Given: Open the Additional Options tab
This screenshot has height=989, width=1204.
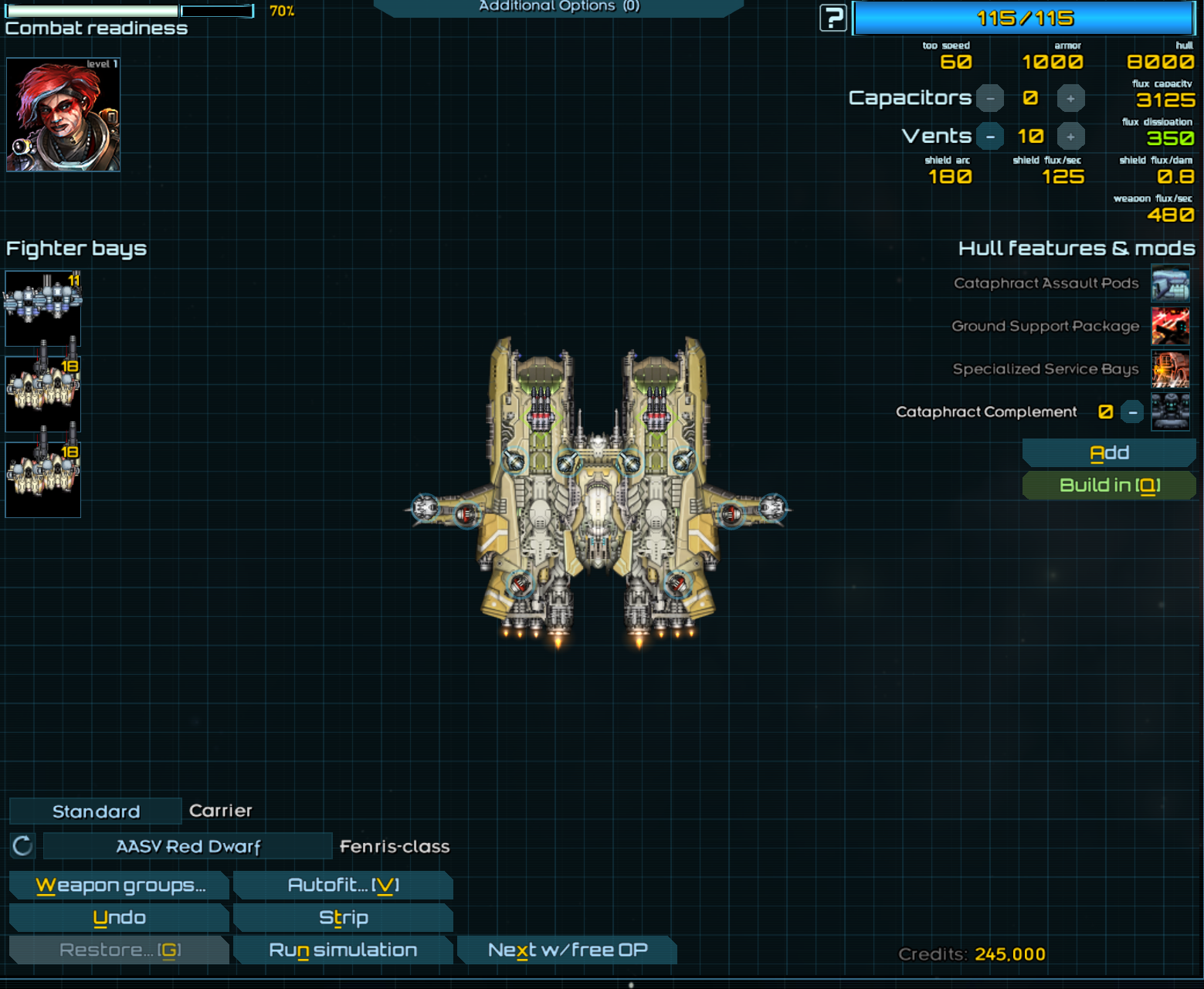Looking at the screenshot, I should coord(558,7).
